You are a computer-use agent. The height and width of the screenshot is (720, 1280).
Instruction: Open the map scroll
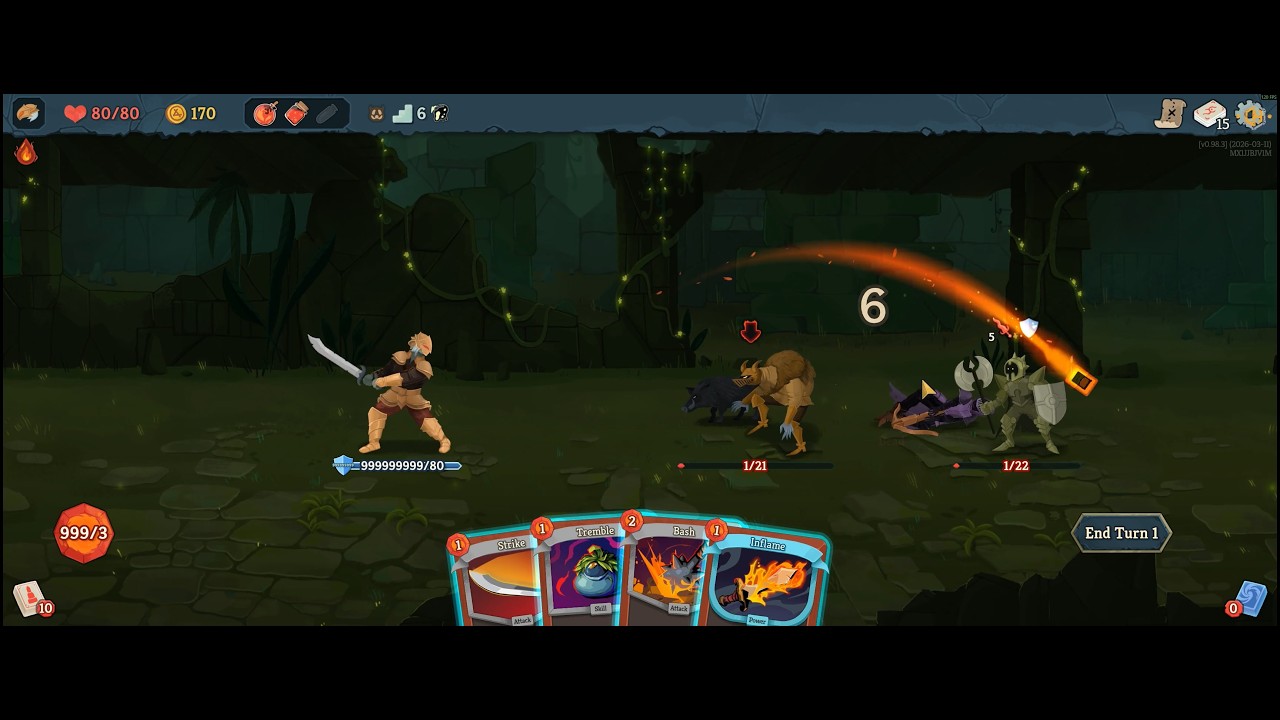pyautogui.click(x=1170, y=114)
